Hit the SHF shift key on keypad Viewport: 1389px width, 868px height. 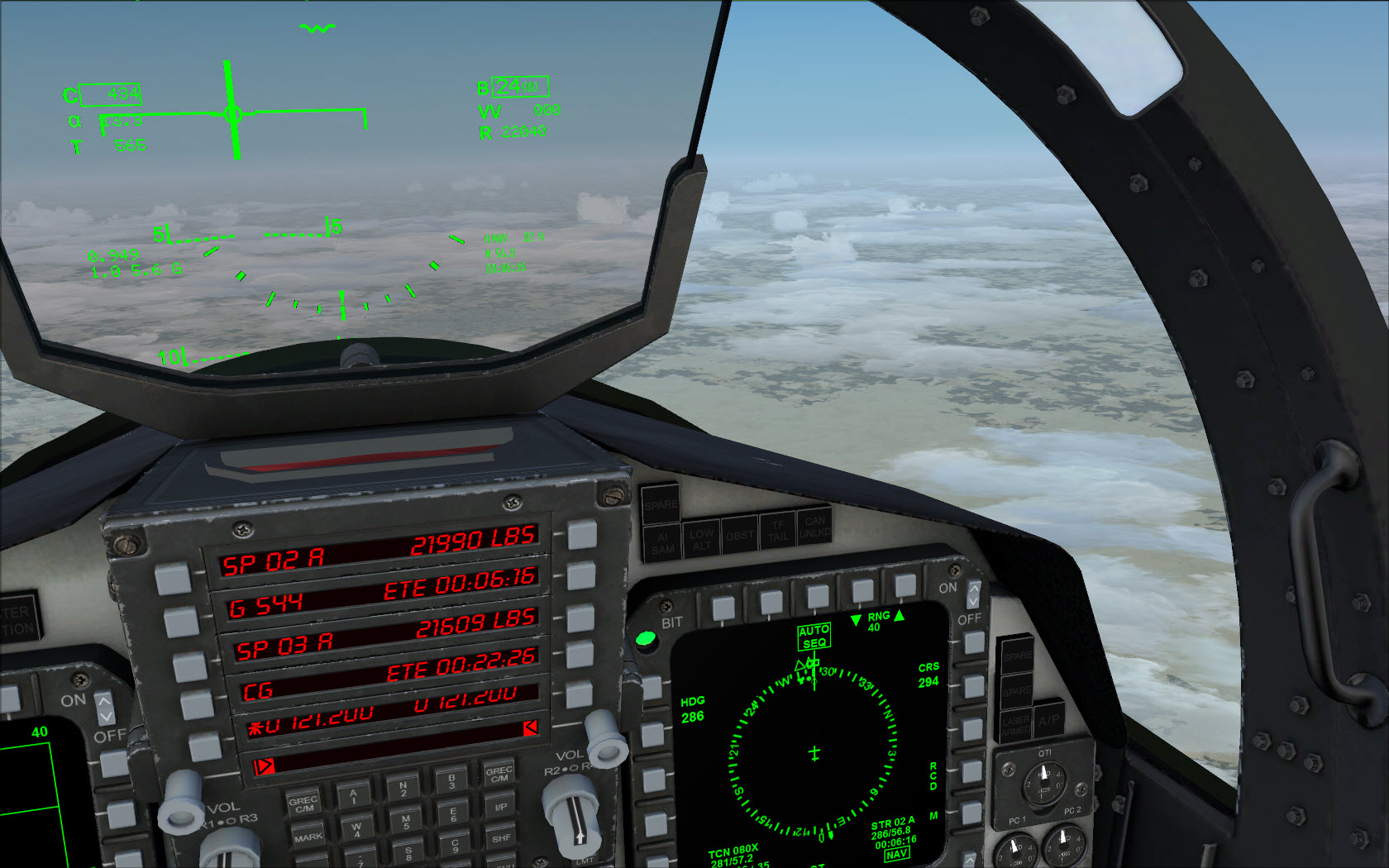point(501,837)
